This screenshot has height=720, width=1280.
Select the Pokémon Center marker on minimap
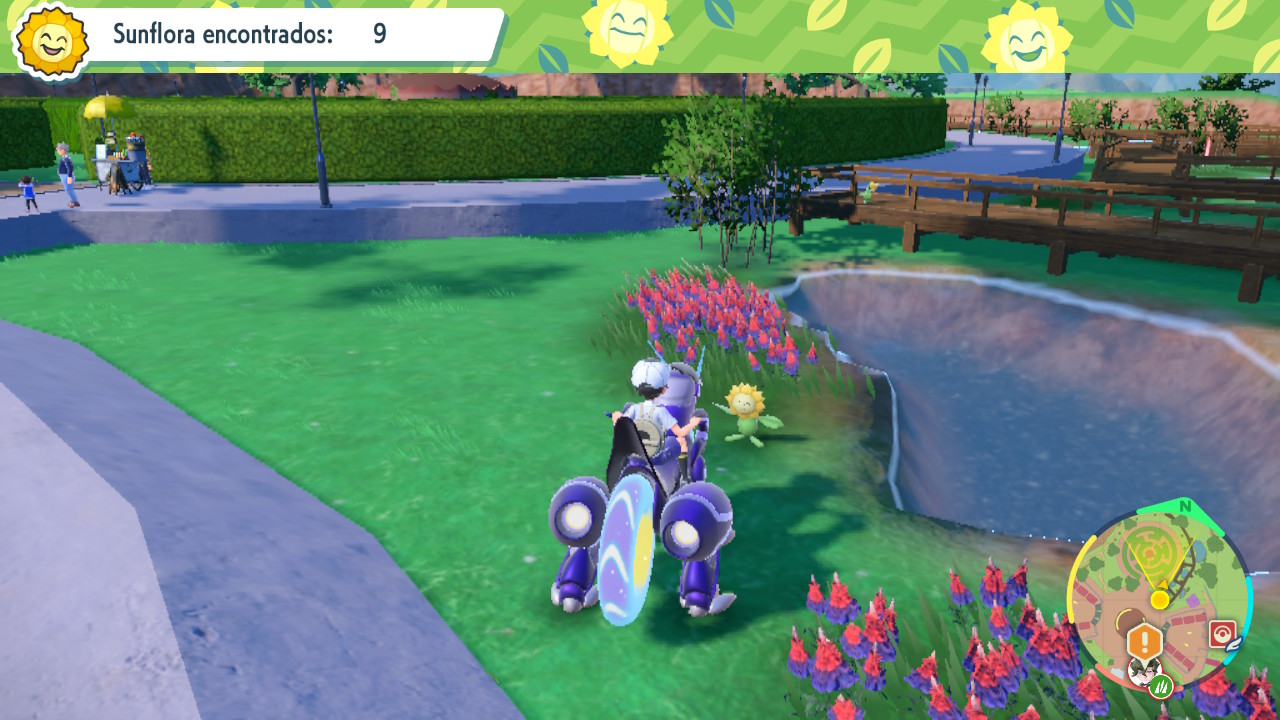pyautogui.click(x=1222, y=634)
